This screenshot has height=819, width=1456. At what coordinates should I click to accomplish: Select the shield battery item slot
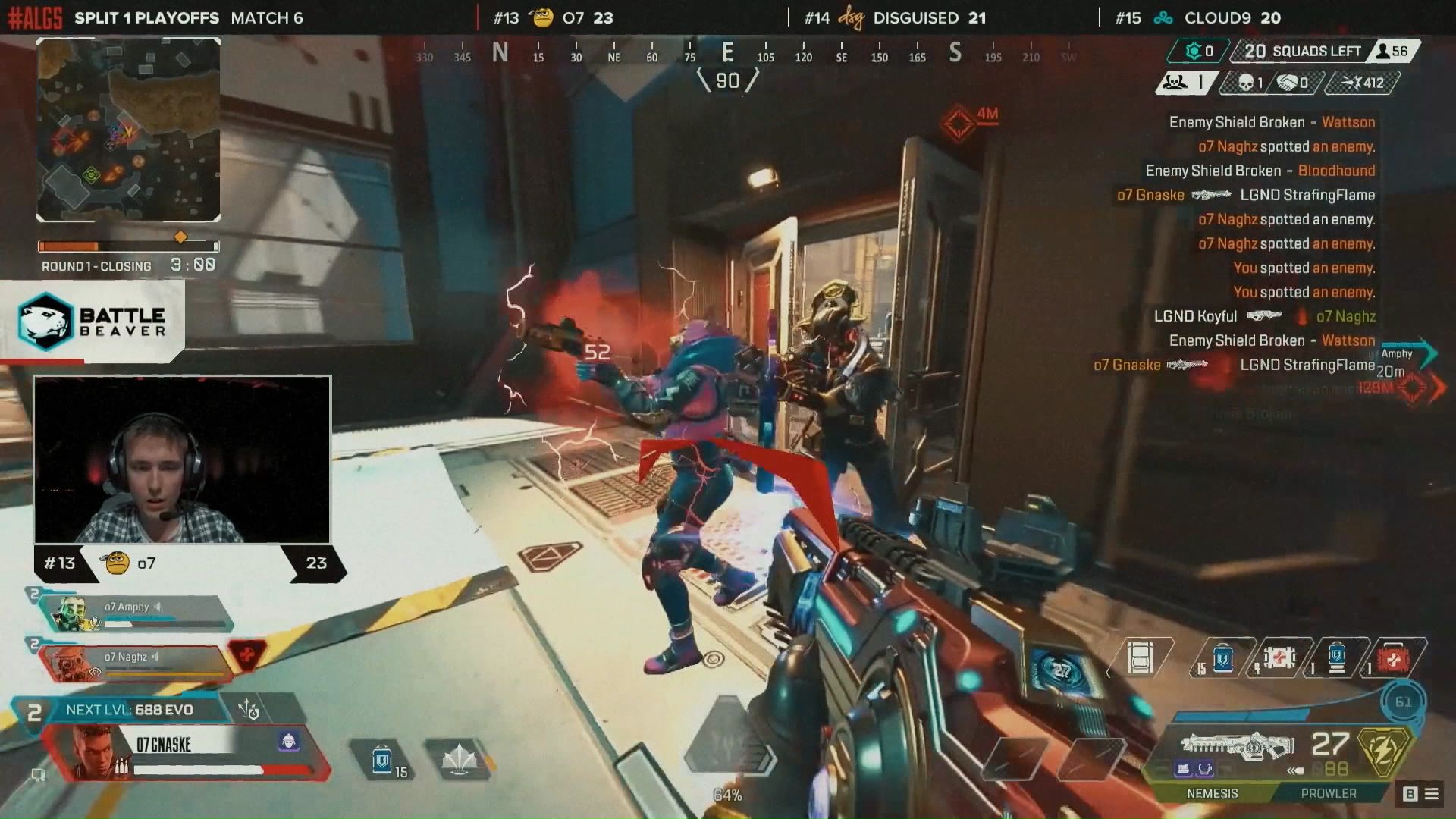coord(1336,657)
